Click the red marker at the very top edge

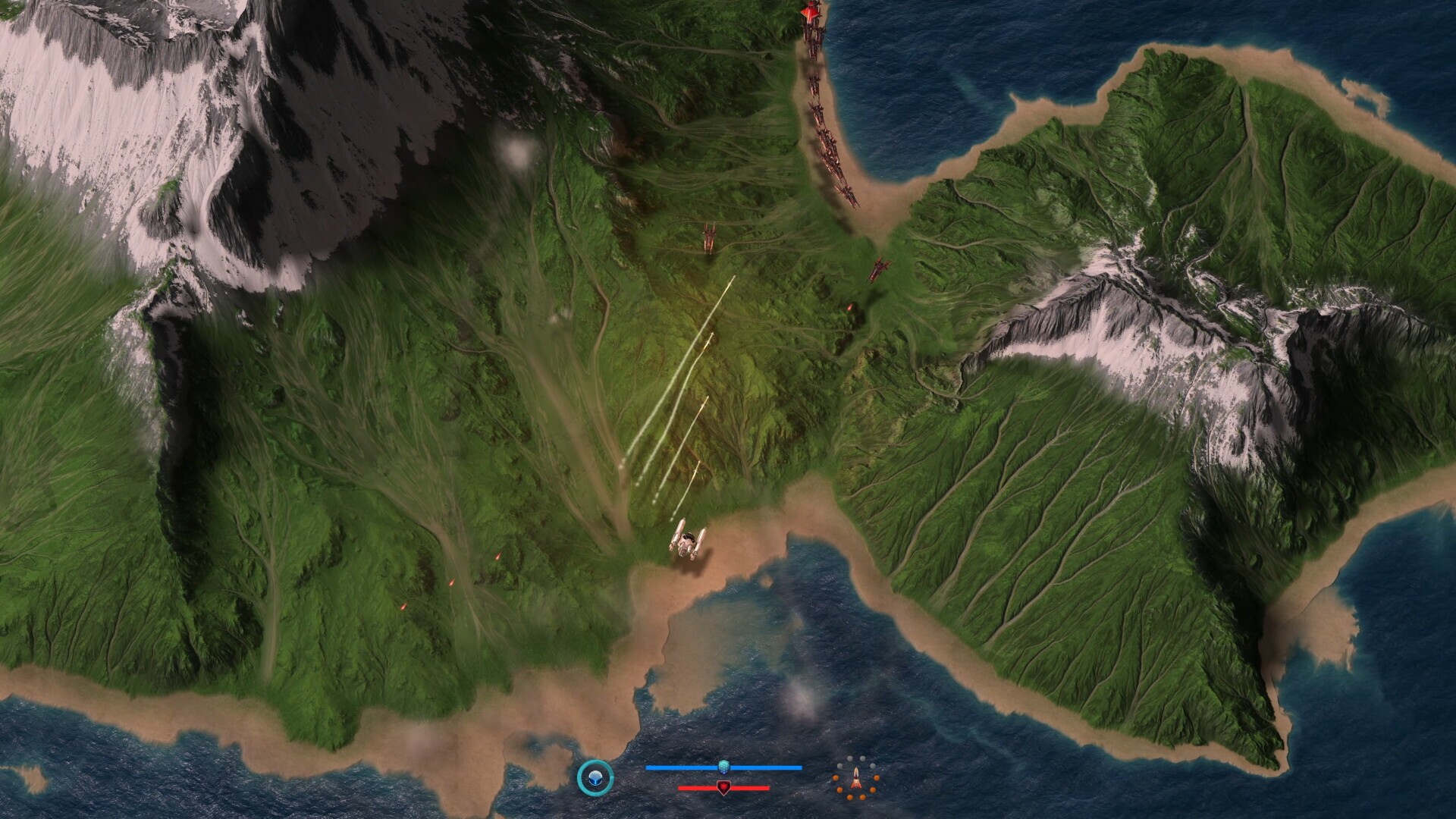[x=809, y=11]
